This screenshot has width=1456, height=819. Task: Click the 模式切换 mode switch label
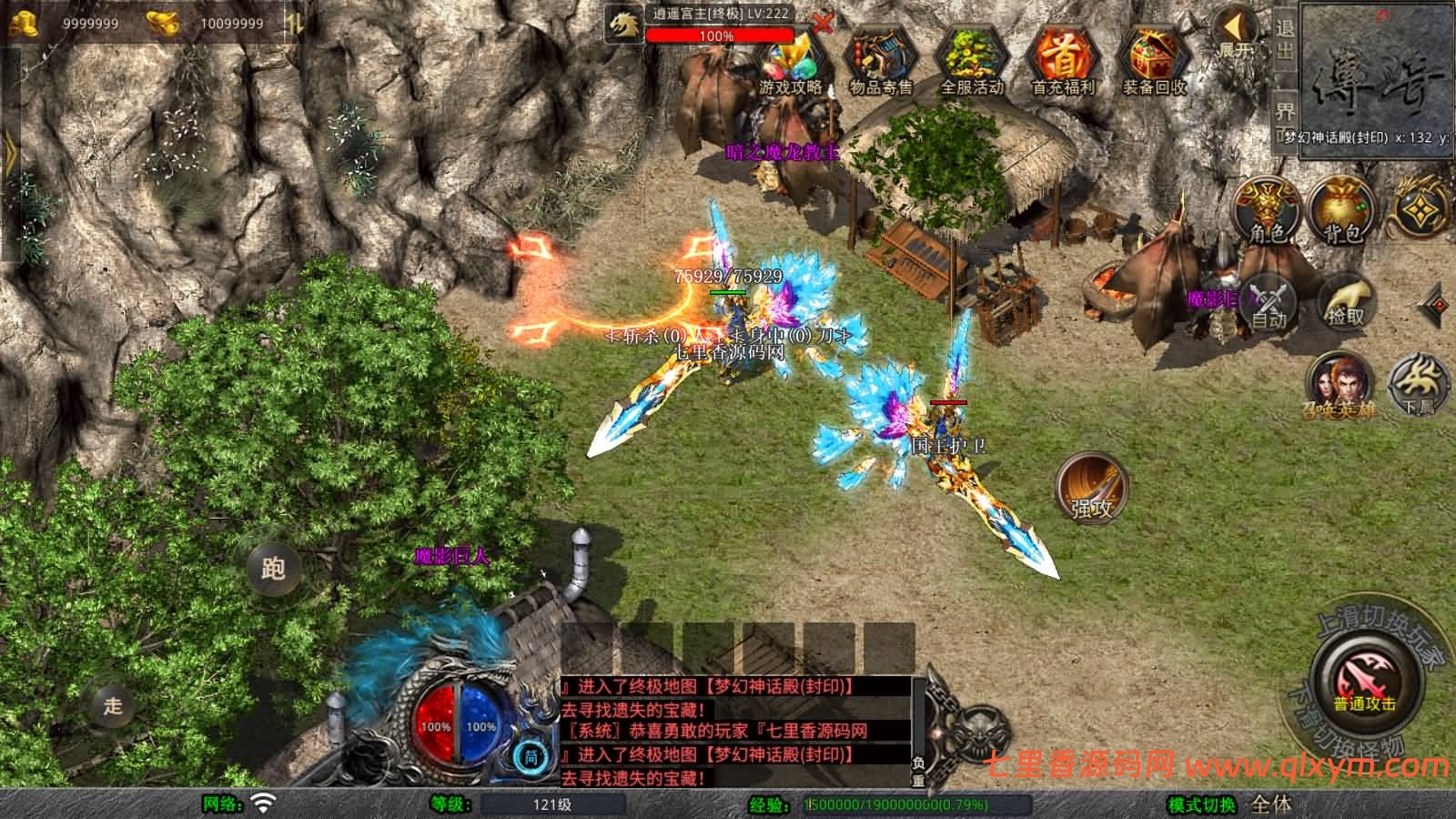pos(1202,804)
